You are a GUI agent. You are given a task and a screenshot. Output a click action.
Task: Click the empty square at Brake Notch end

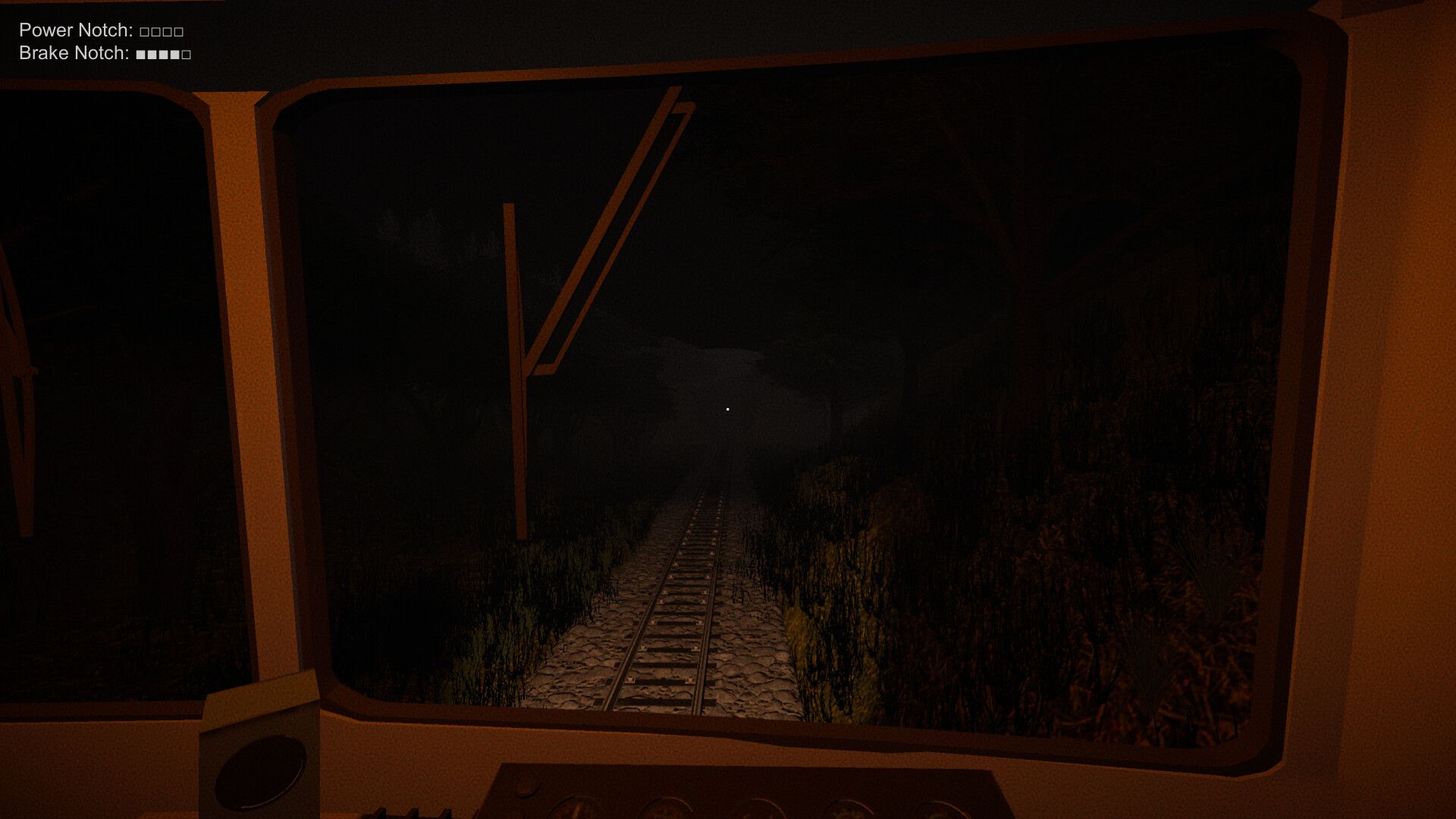tap(187, 54)
